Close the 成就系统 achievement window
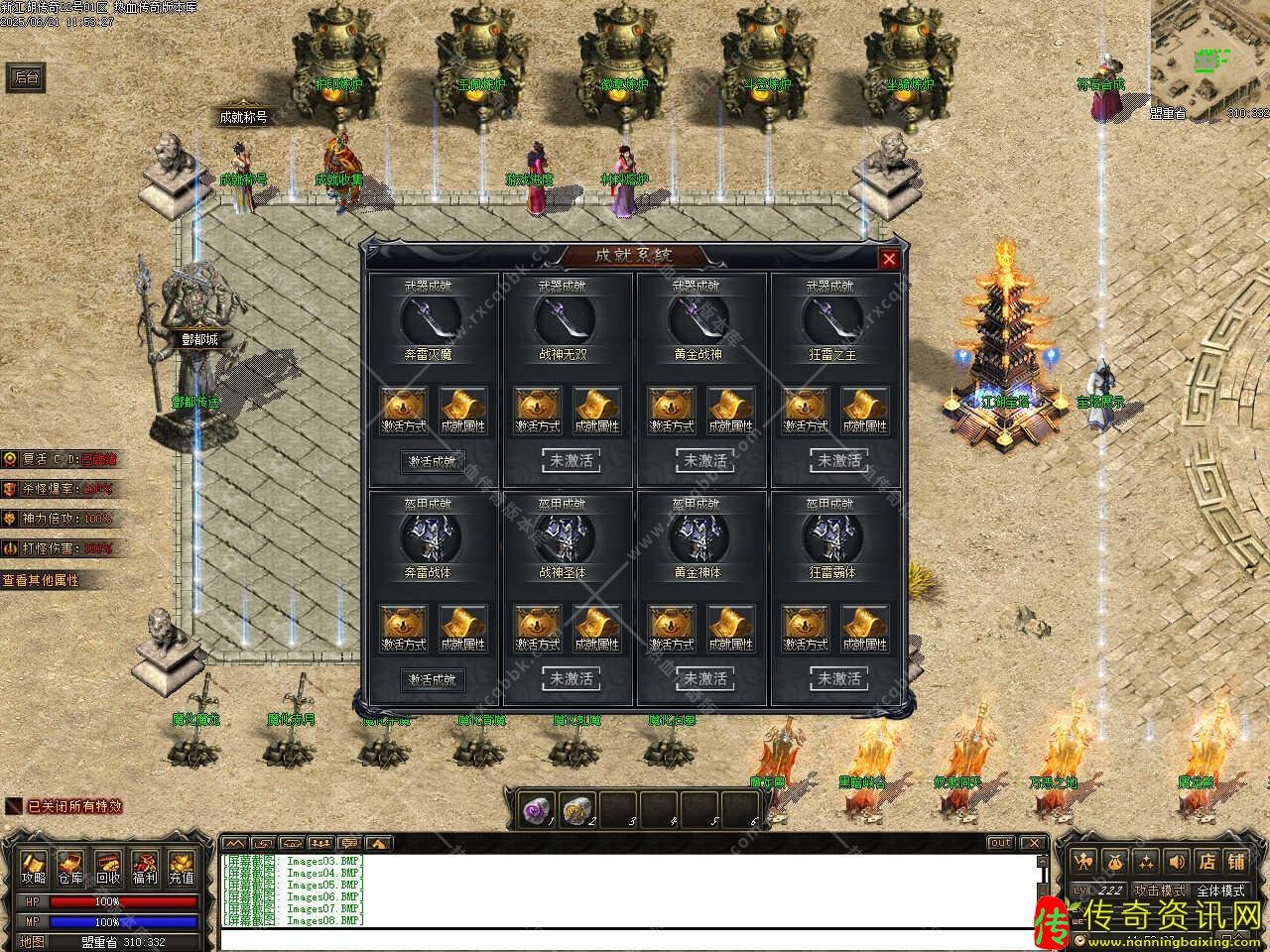 [889, 260]
